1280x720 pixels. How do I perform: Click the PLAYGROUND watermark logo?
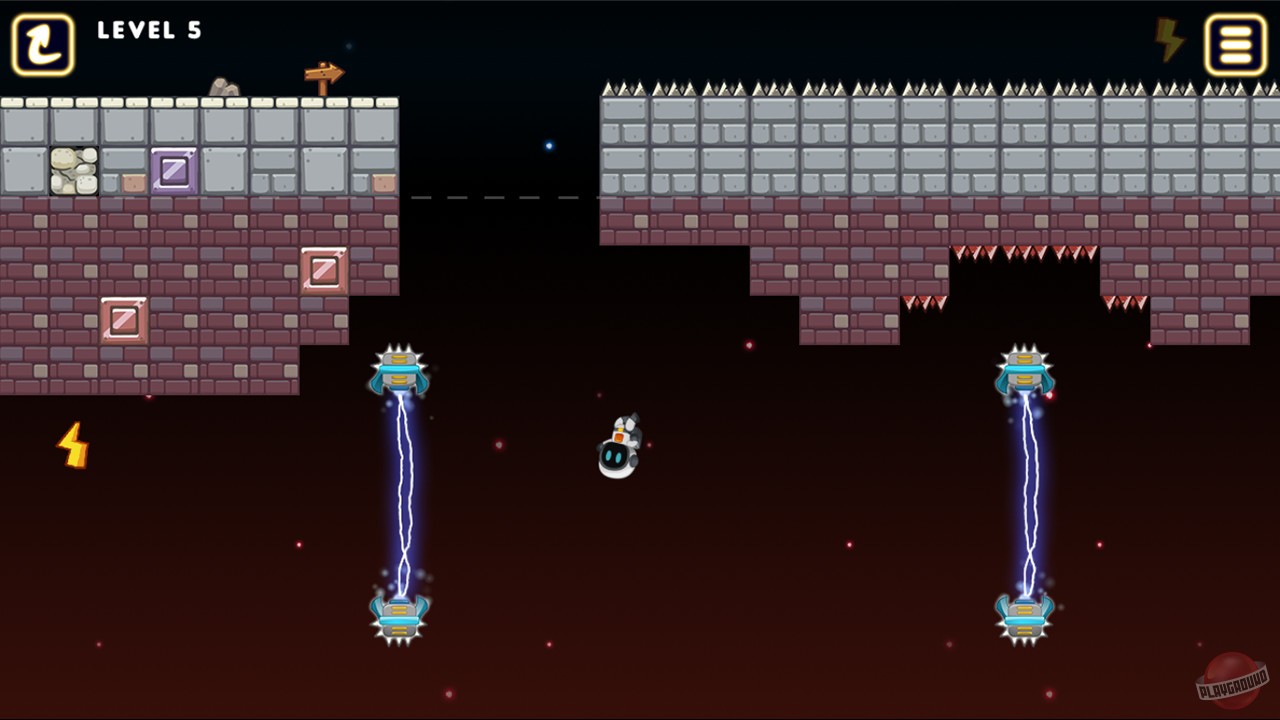coord(1228,685)
